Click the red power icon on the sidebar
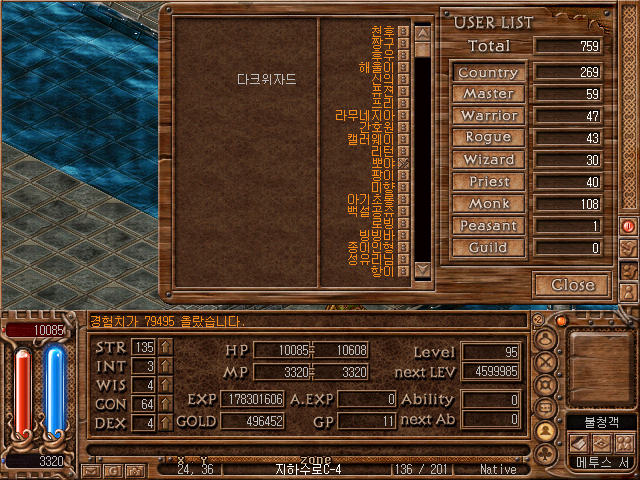The image size is (640, 480). (629, 226)
